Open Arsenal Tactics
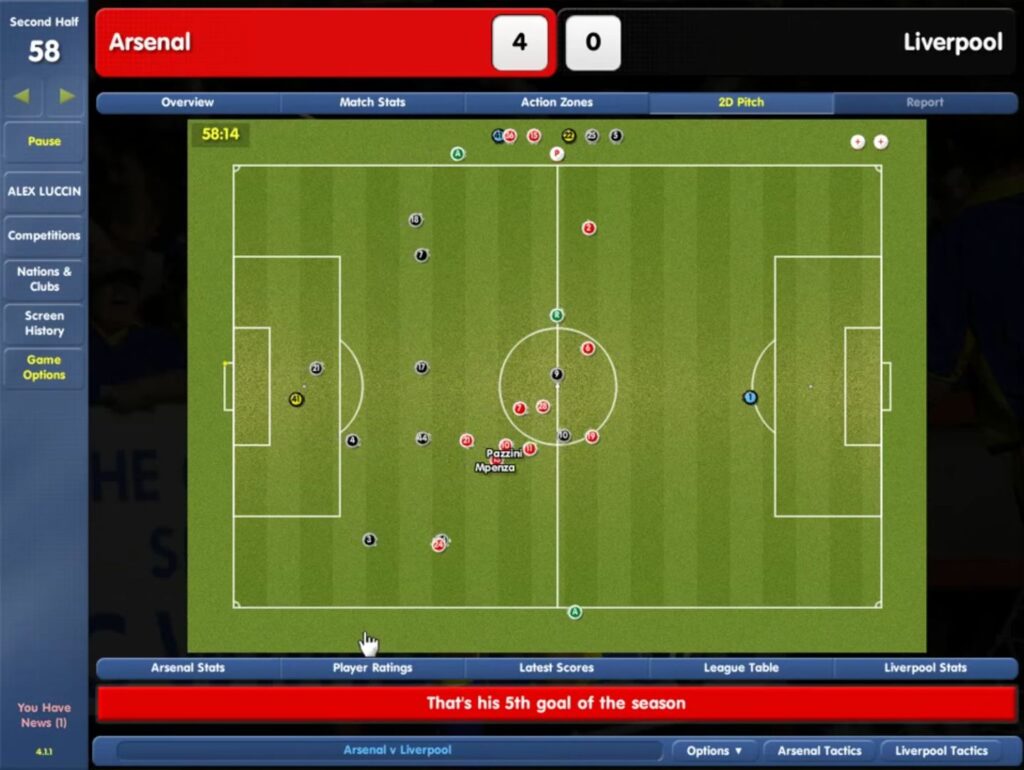The width and height of the screenshot is (1024, 770). [x=819, y=751]
